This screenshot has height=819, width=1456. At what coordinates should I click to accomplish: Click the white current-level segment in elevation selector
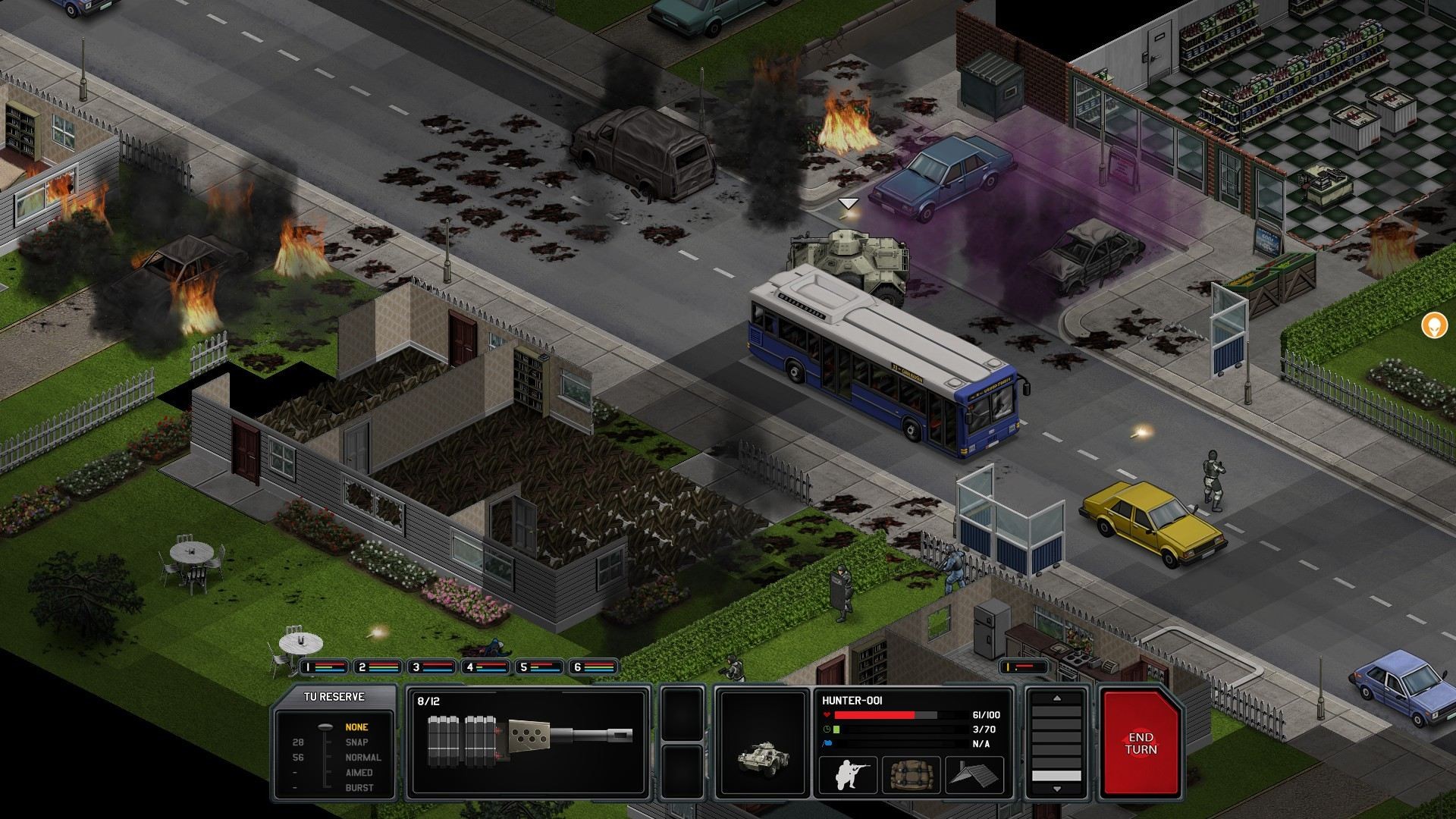(1056, 776)
